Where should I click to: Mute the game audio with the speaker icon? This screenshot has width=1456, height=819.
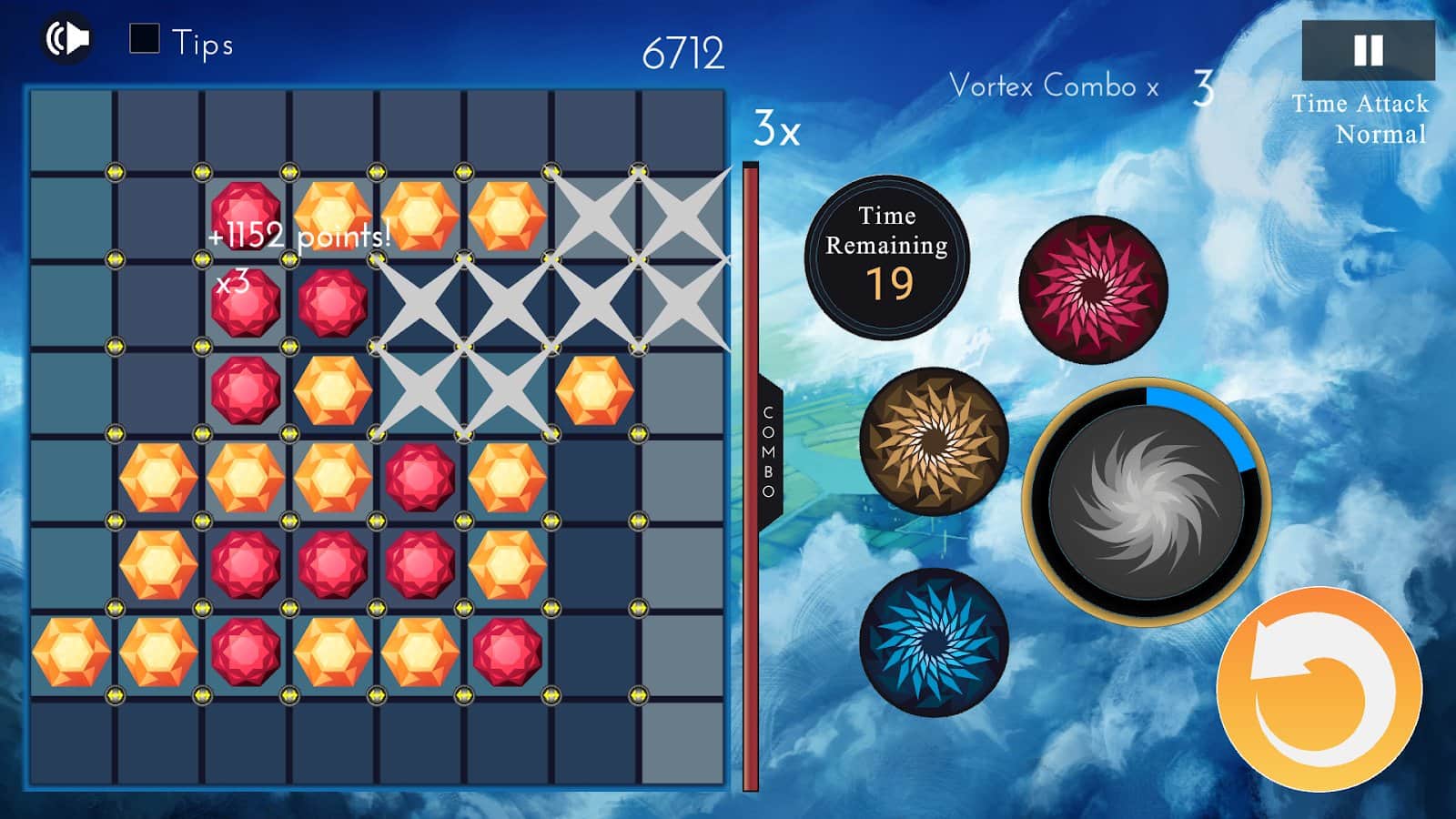[66, 37]
